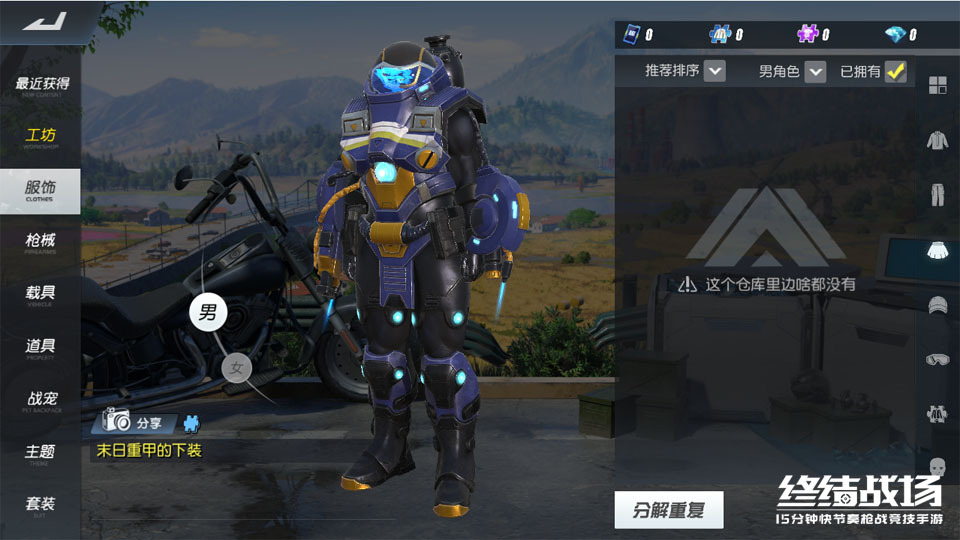Choose the cap headwear category icon
The image size is (960, 540).
(x=937, y=305)
